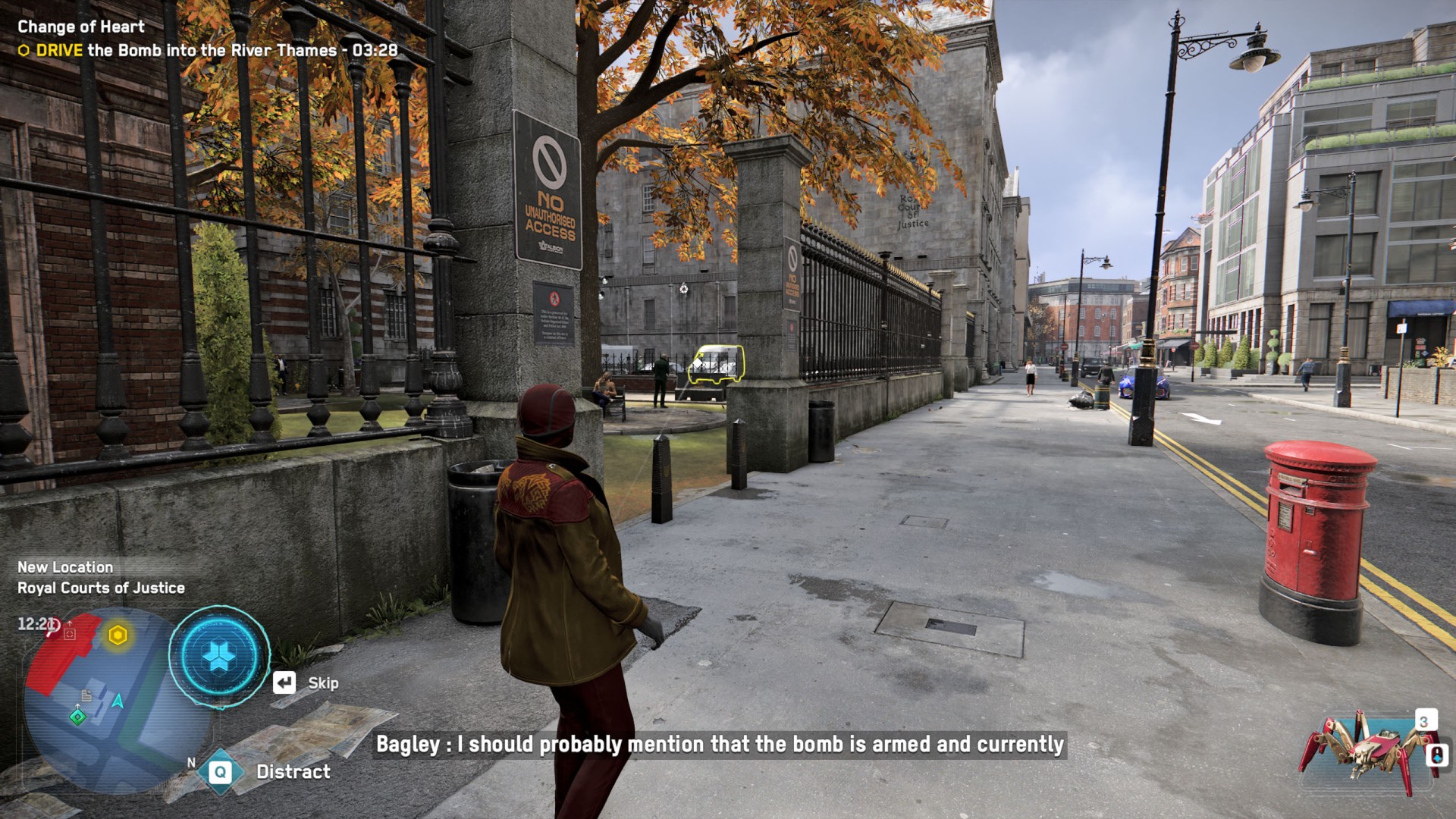The width and height of the screenshot is (1456, 819).
Task: Select the green diamond marker on minimap
Action: coord(77,717)
